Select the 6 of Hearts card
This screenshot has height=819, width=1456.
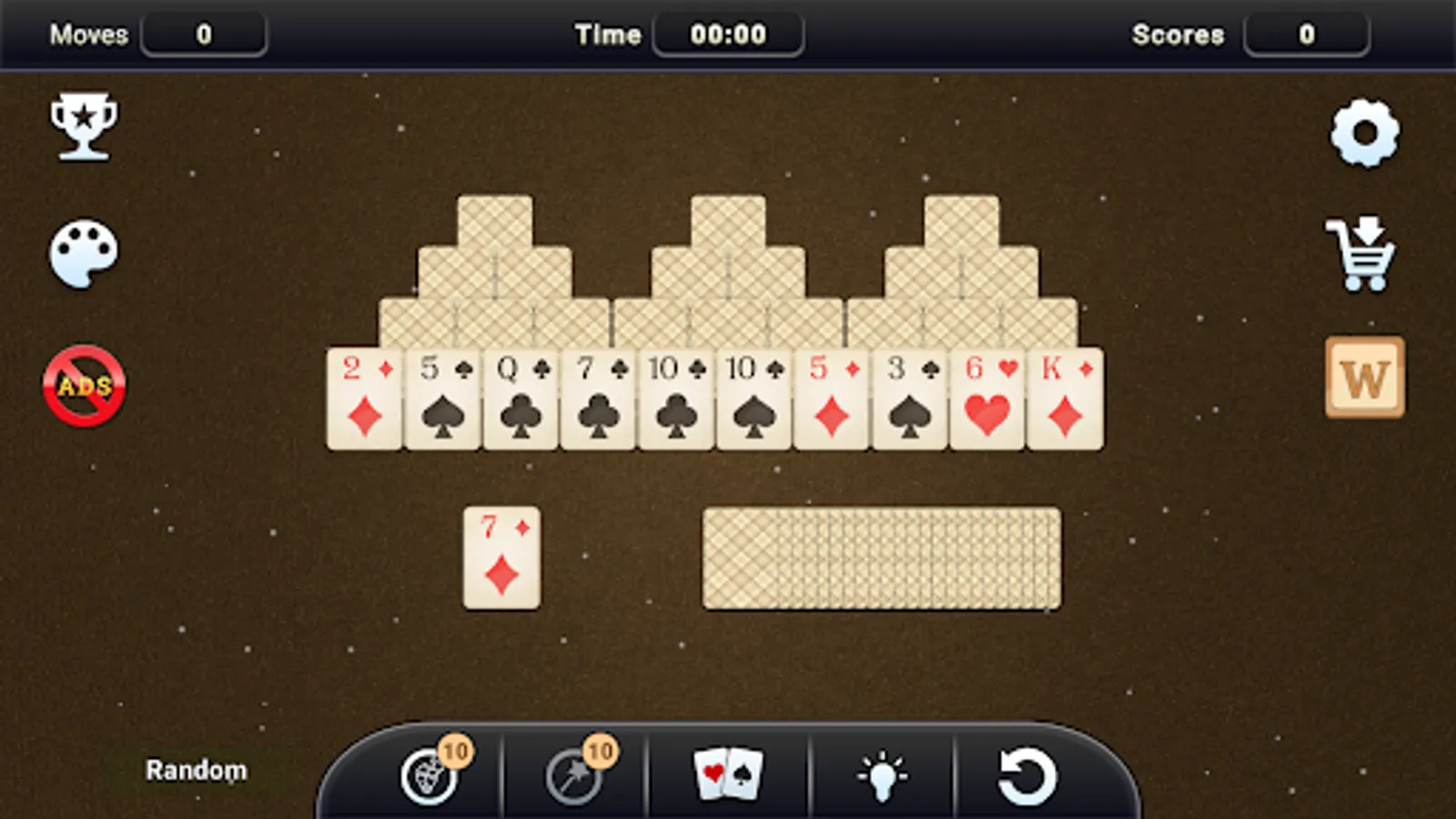tap(988, 396)
